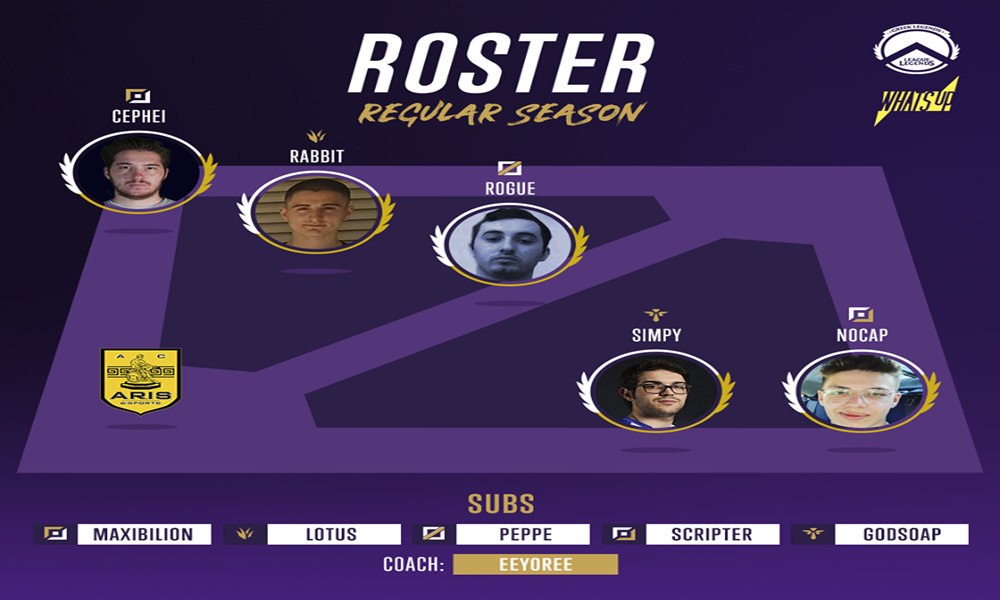
Task: Select substitute Maxibilion name box
Action: point(144,534)
